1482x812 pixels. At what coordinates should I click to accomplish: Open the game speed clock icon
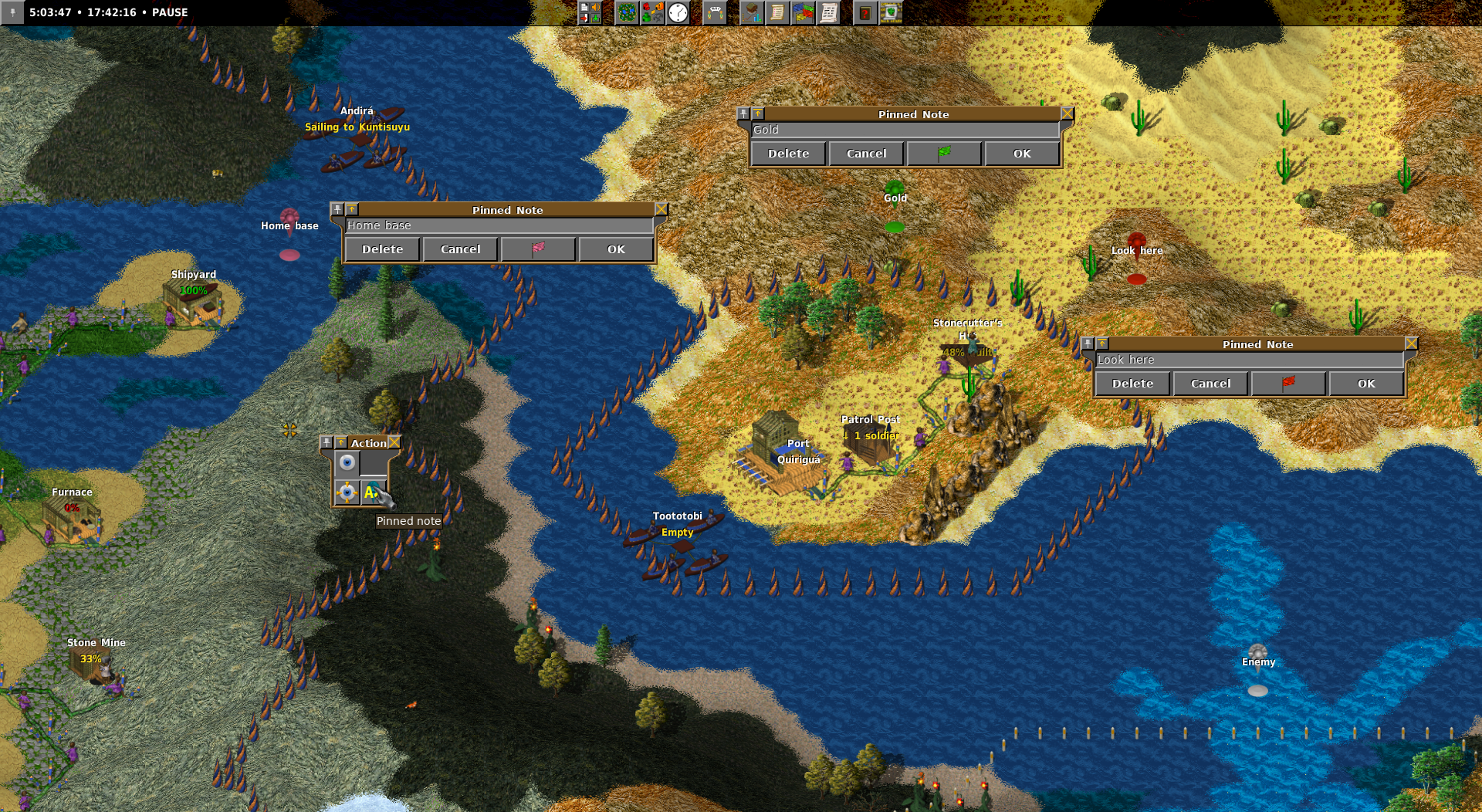point(678,12)
